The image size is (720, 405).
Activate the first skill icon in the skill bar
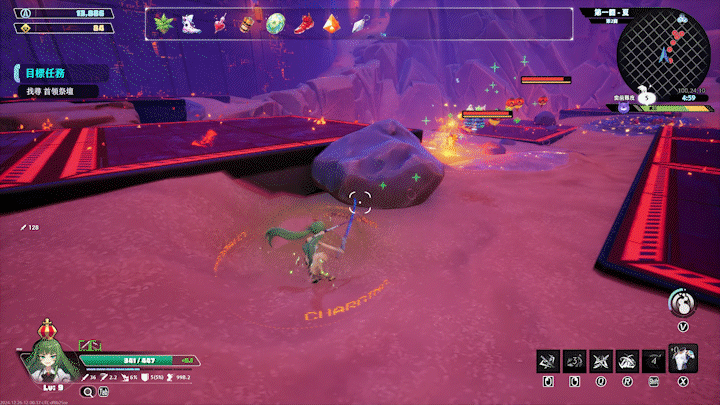pyautogui.click(x=548, y=360)
